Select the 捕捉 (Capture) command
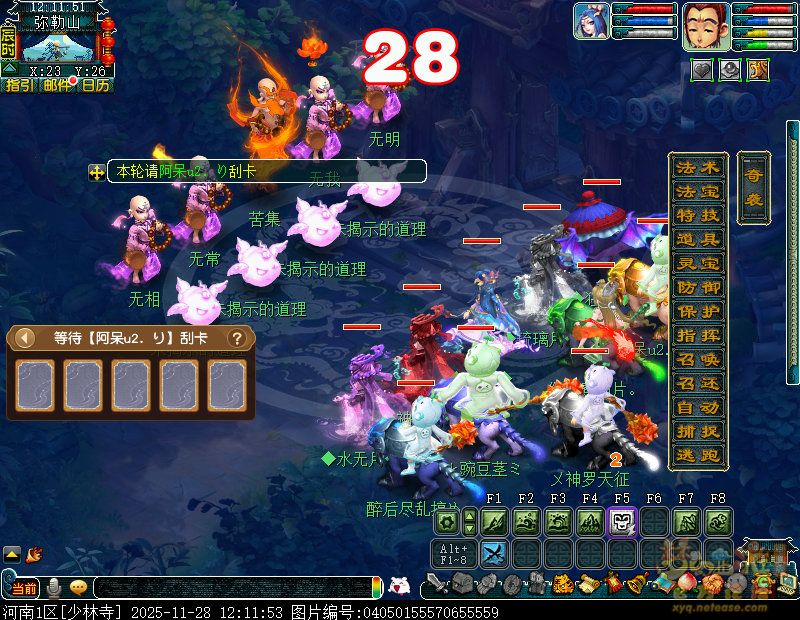 697,431
